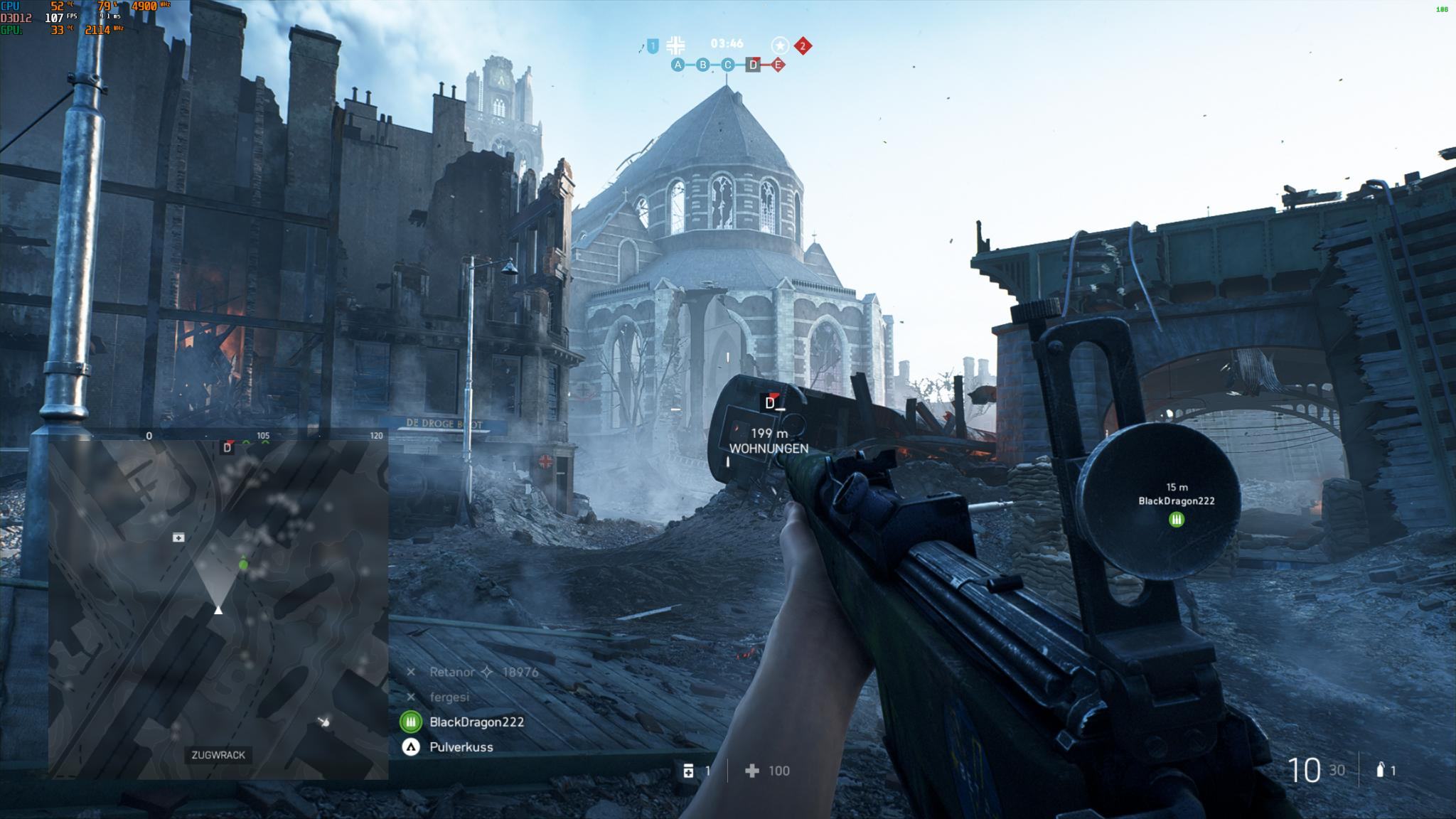
Task: Click the German team emblem at top
Action: [x=676, y=45]
